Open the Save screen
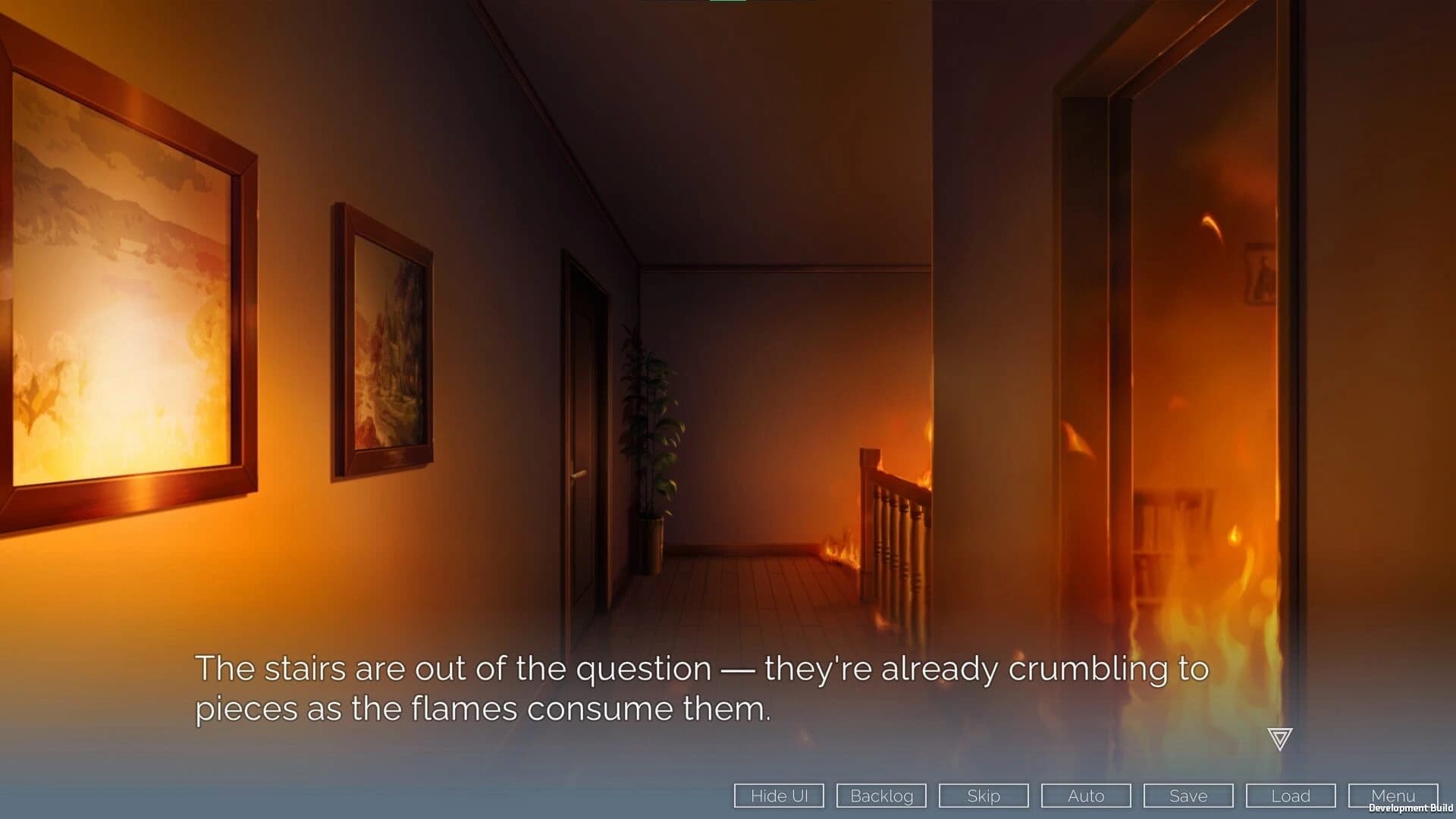The image size is (1456, 819). tap(1188, 795)
